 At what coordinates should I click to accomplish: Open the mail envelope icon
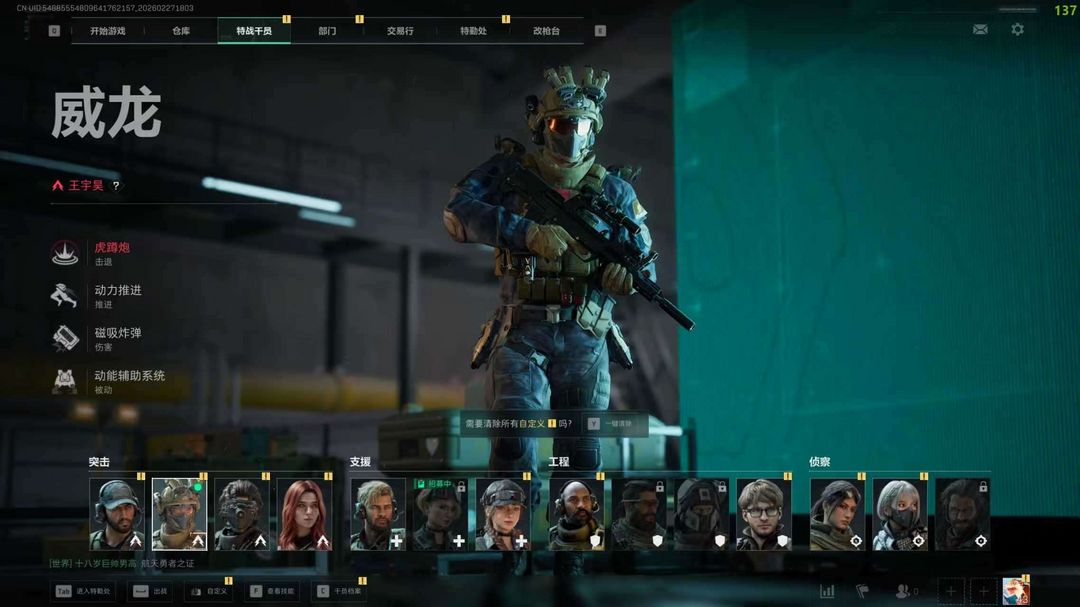point(980,30)
